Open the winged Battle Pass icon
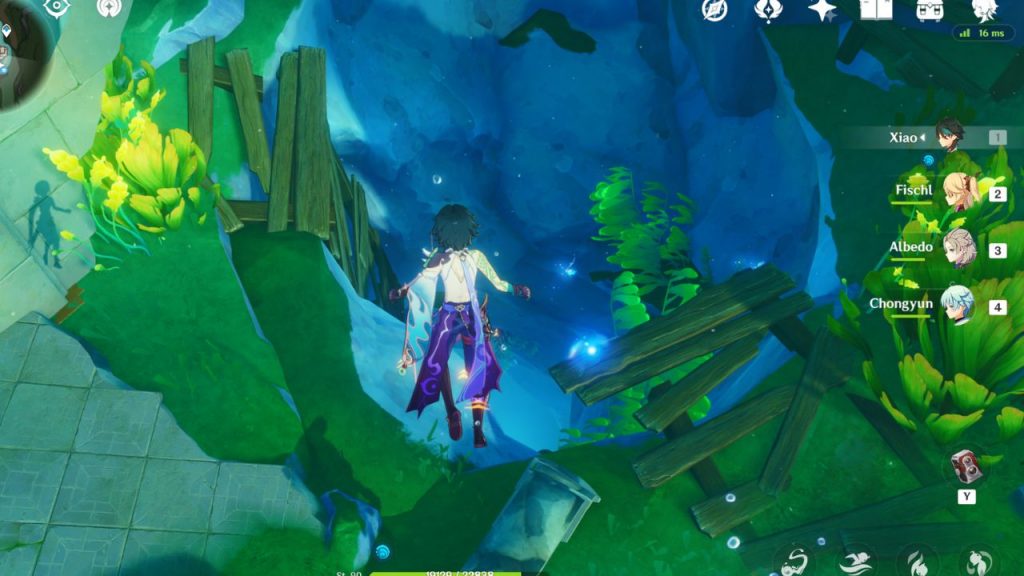This screenshot has width=1024, height=576. [768, 10]
